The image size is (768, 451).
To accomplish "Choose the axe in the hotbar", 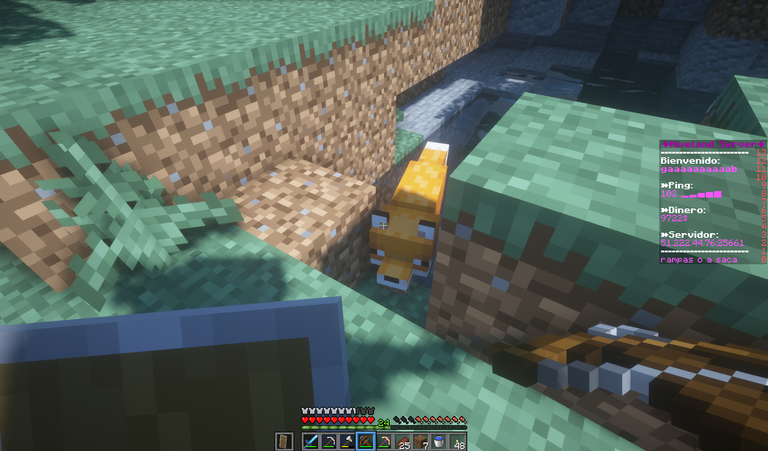I will (347, 441).
